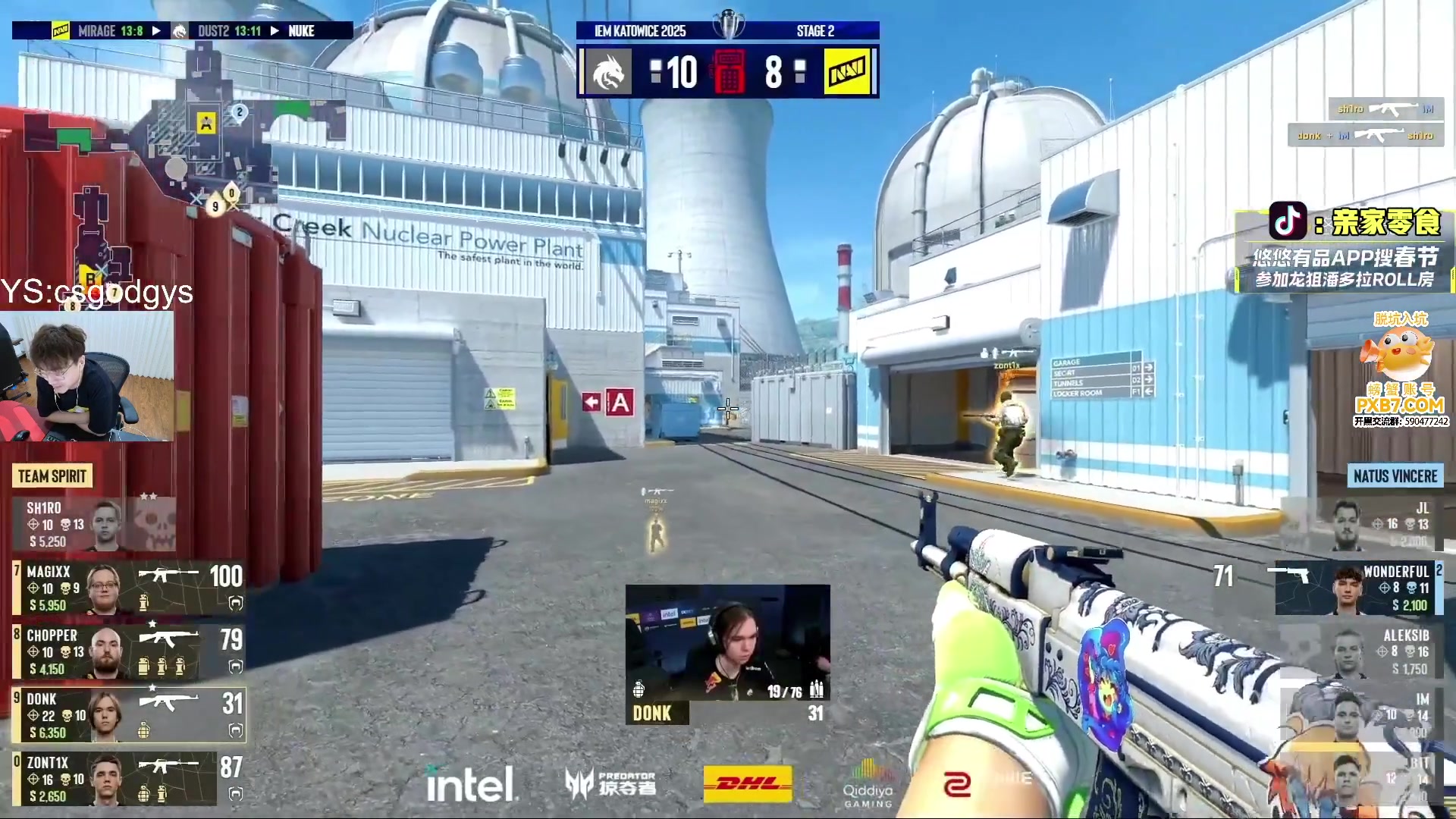Select ALEKSIB's player card
The width and height of the screenshot is (1456, 819).
(1365, 651)
